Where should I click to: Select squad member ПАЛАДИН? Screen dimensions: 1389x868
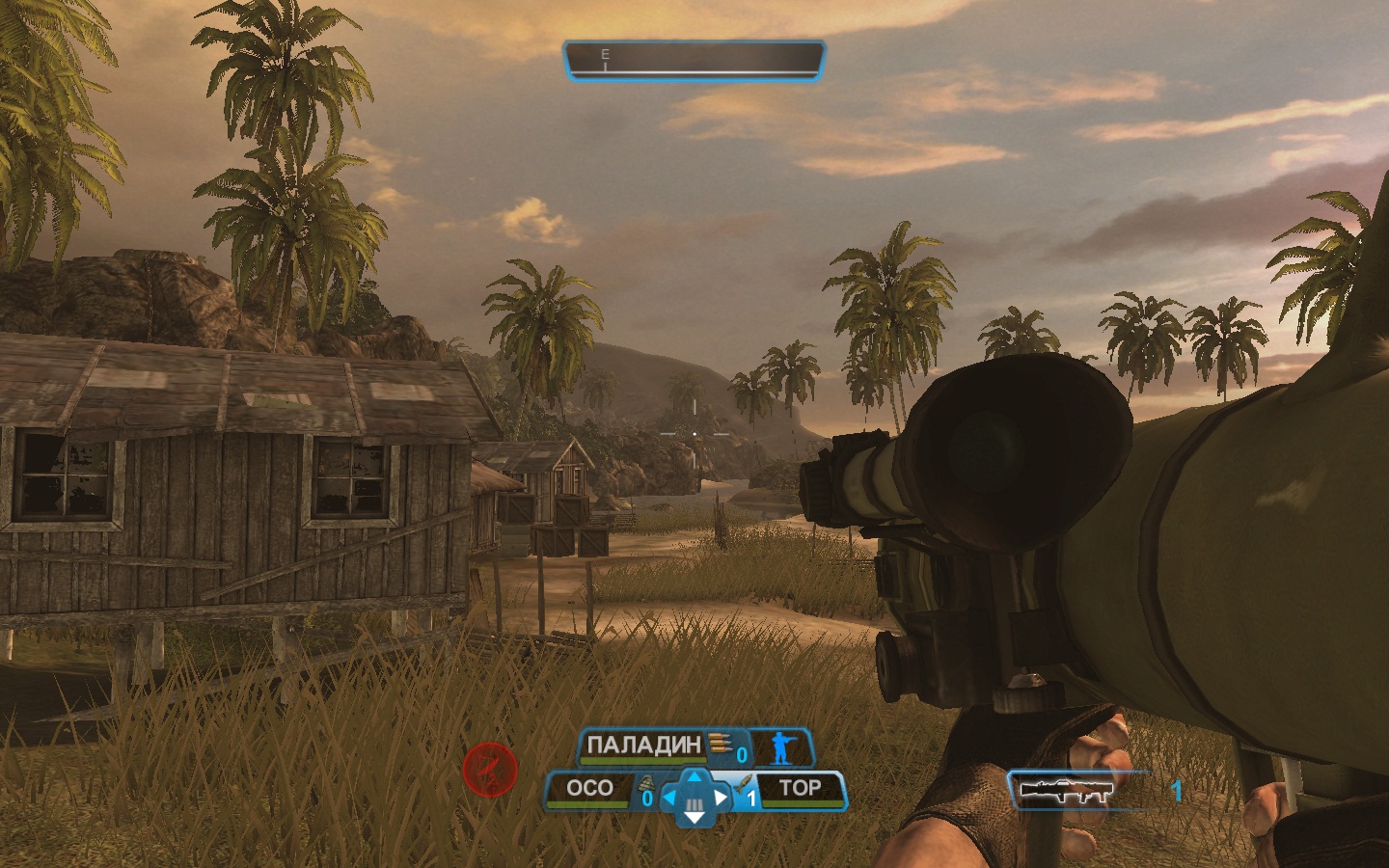click(x=643, y=746)
